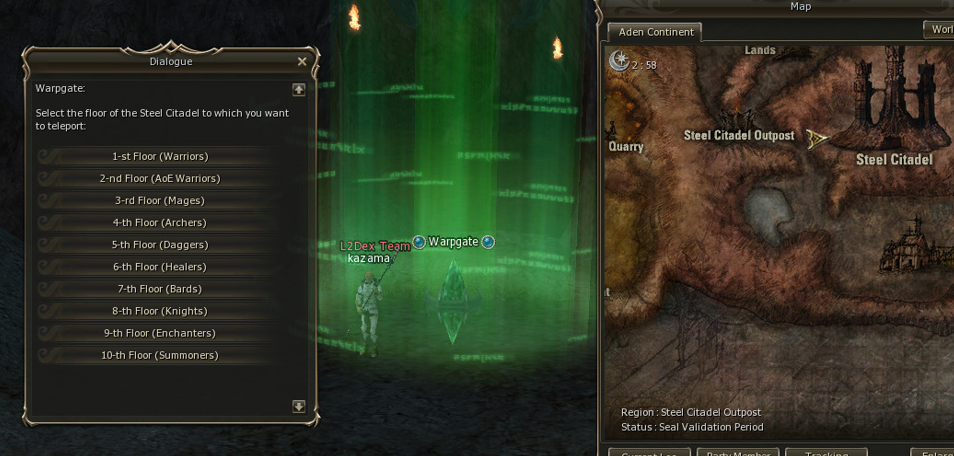
Task: Teleport to 8-th Floor (Knights)
Action: tap(160, 311)
